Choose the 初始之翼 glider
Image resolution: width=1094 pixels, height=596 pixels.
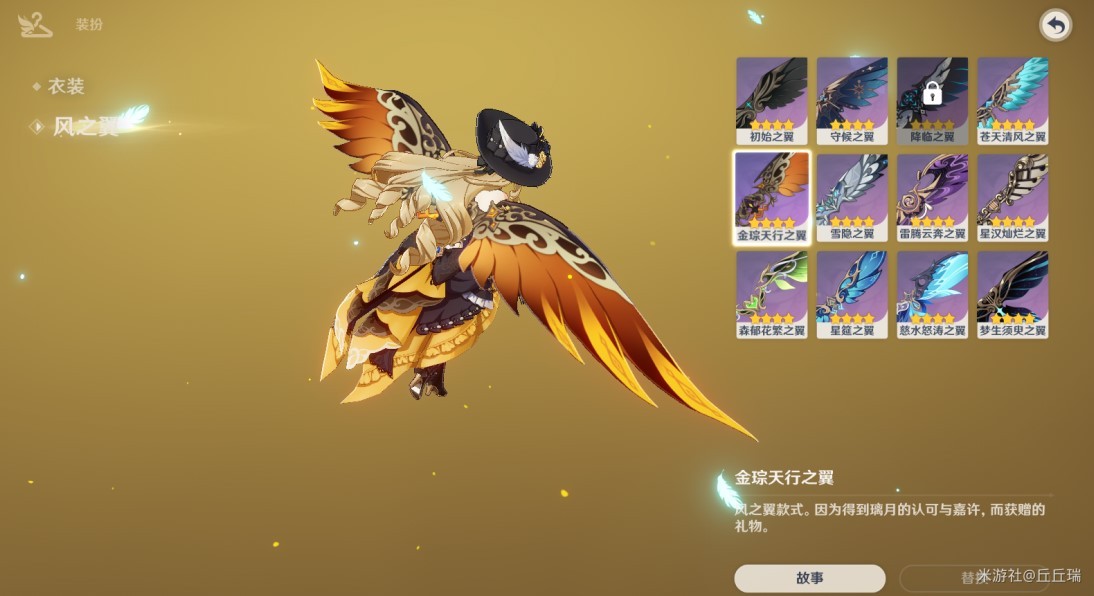click(x=771, y=99)
